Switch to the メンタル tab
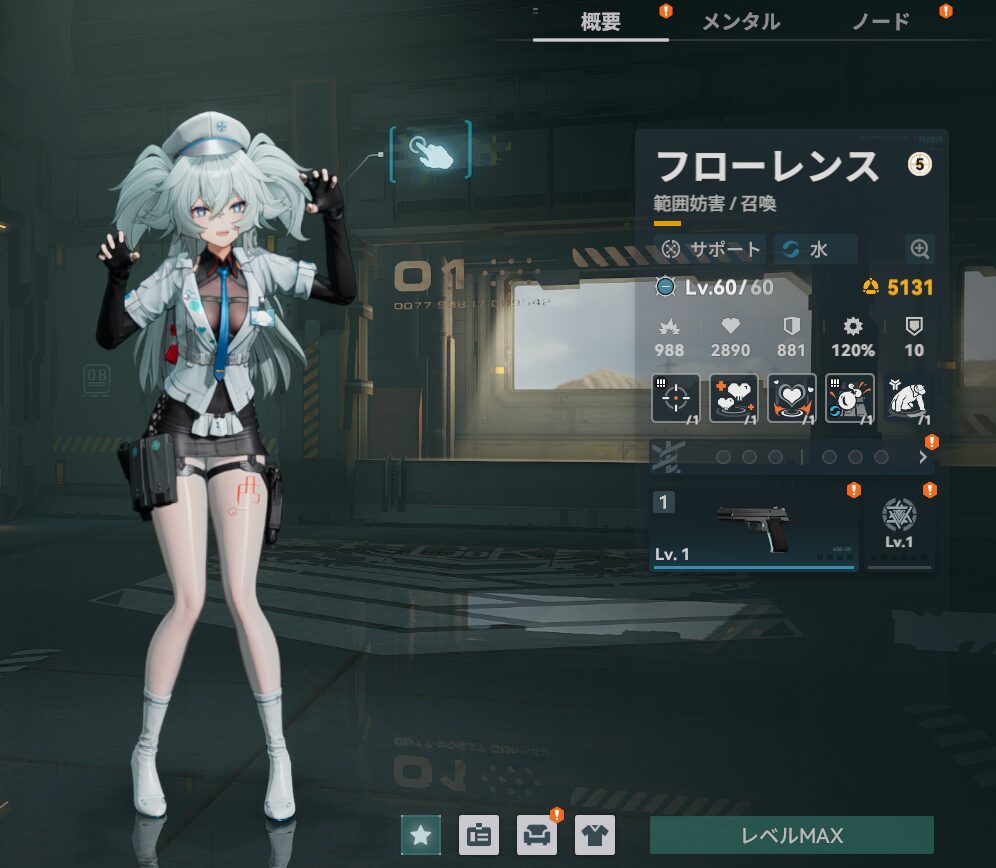Screen dimensions: 996x868 tap(740, 22)
